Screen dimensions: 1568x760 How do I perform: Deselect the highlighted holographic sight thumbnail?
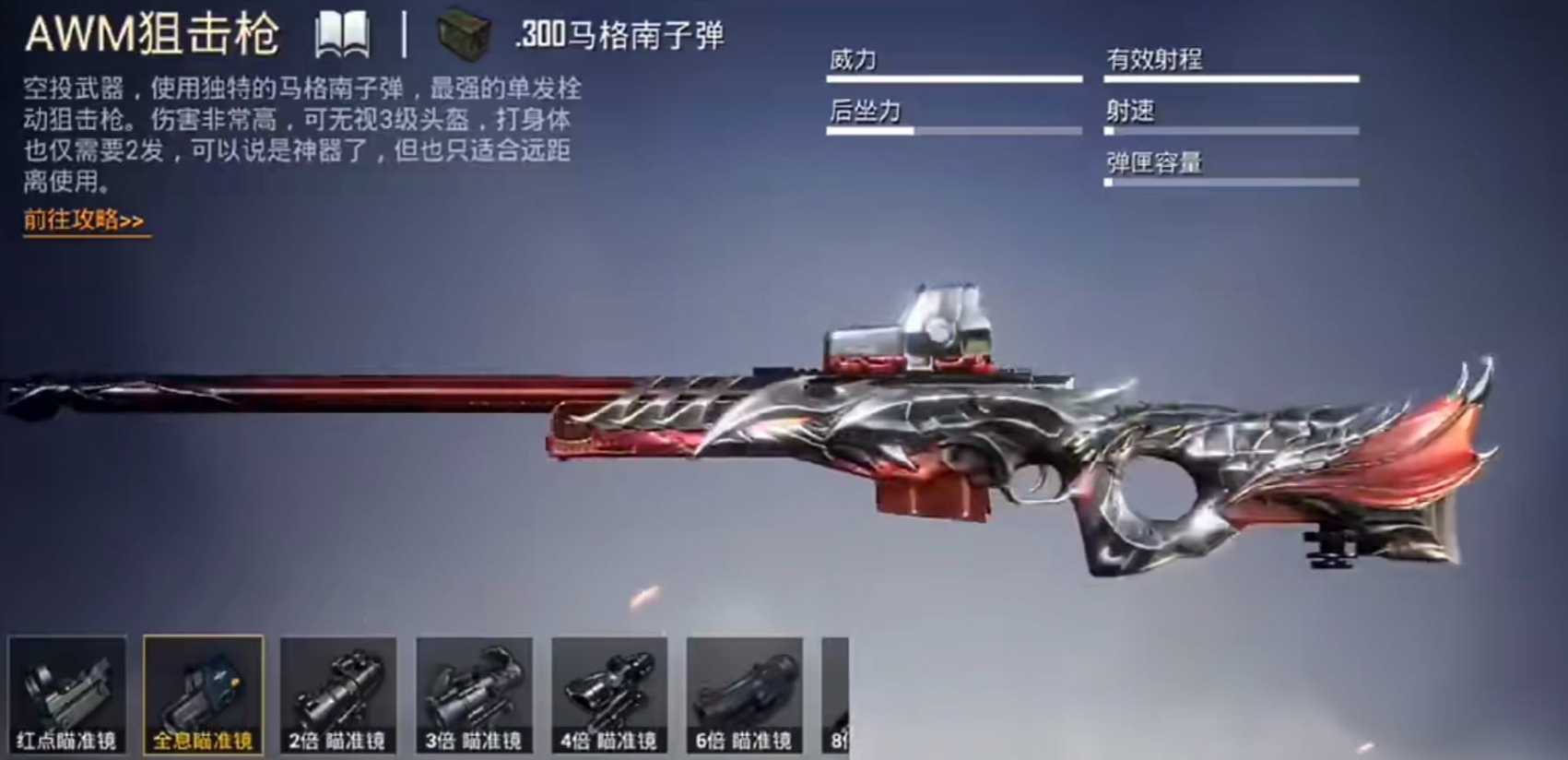point(201,696)
